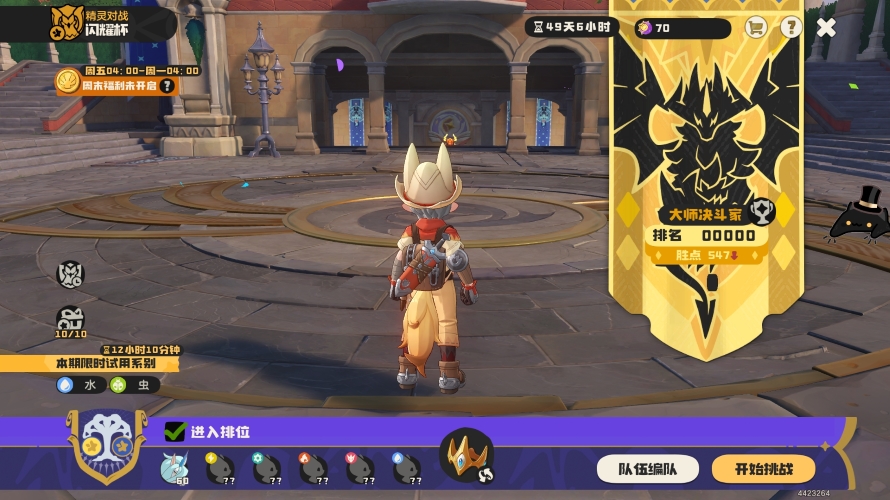The width and height of the screenshot is (890, 500).
Task: Close the battle panel with the X
Action: 826,27
